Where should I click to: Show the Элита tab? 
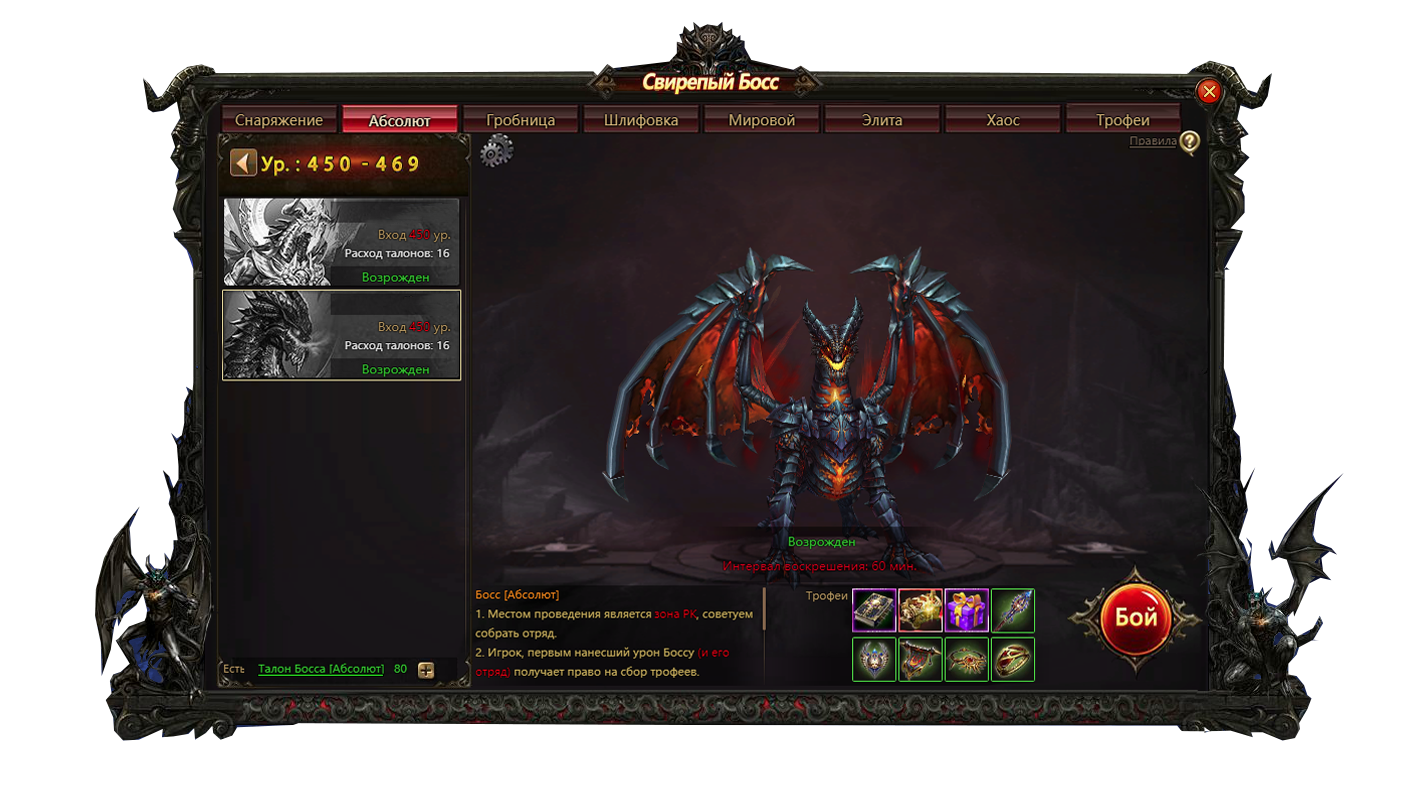pos(882,120)
